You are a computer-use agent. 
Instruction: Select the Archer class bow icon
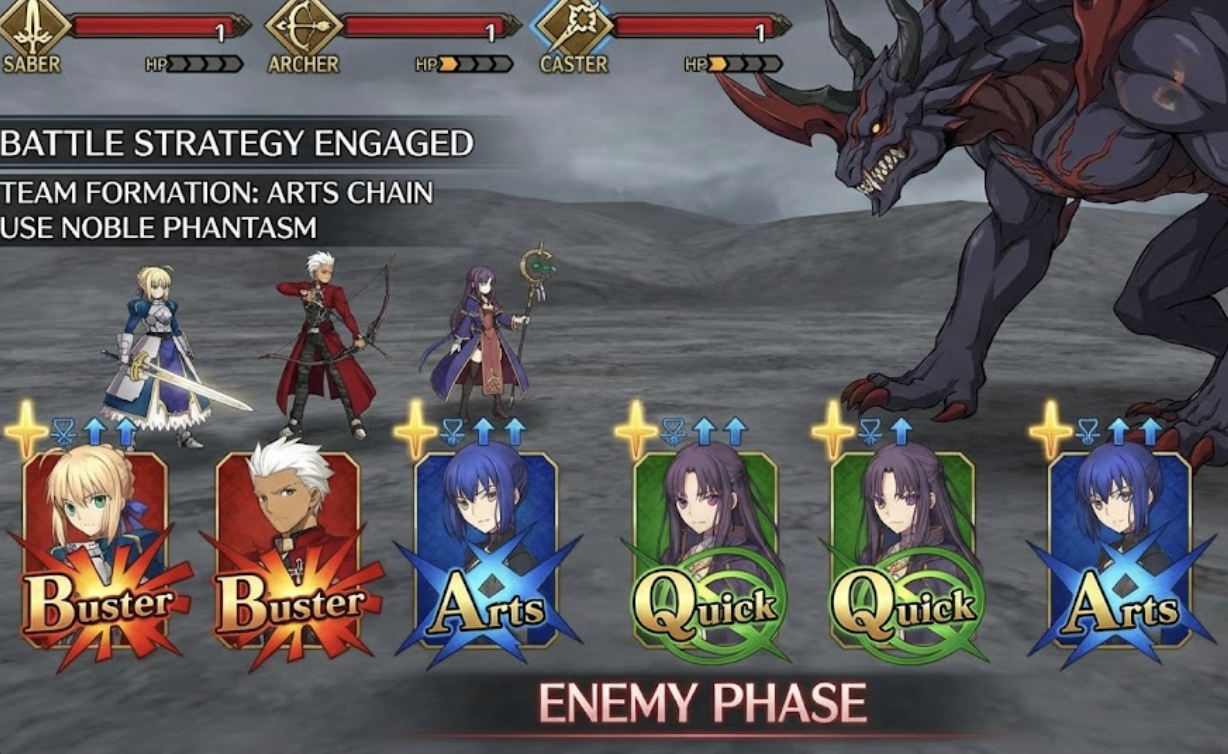pyautogui.click(x=303, y=25)
